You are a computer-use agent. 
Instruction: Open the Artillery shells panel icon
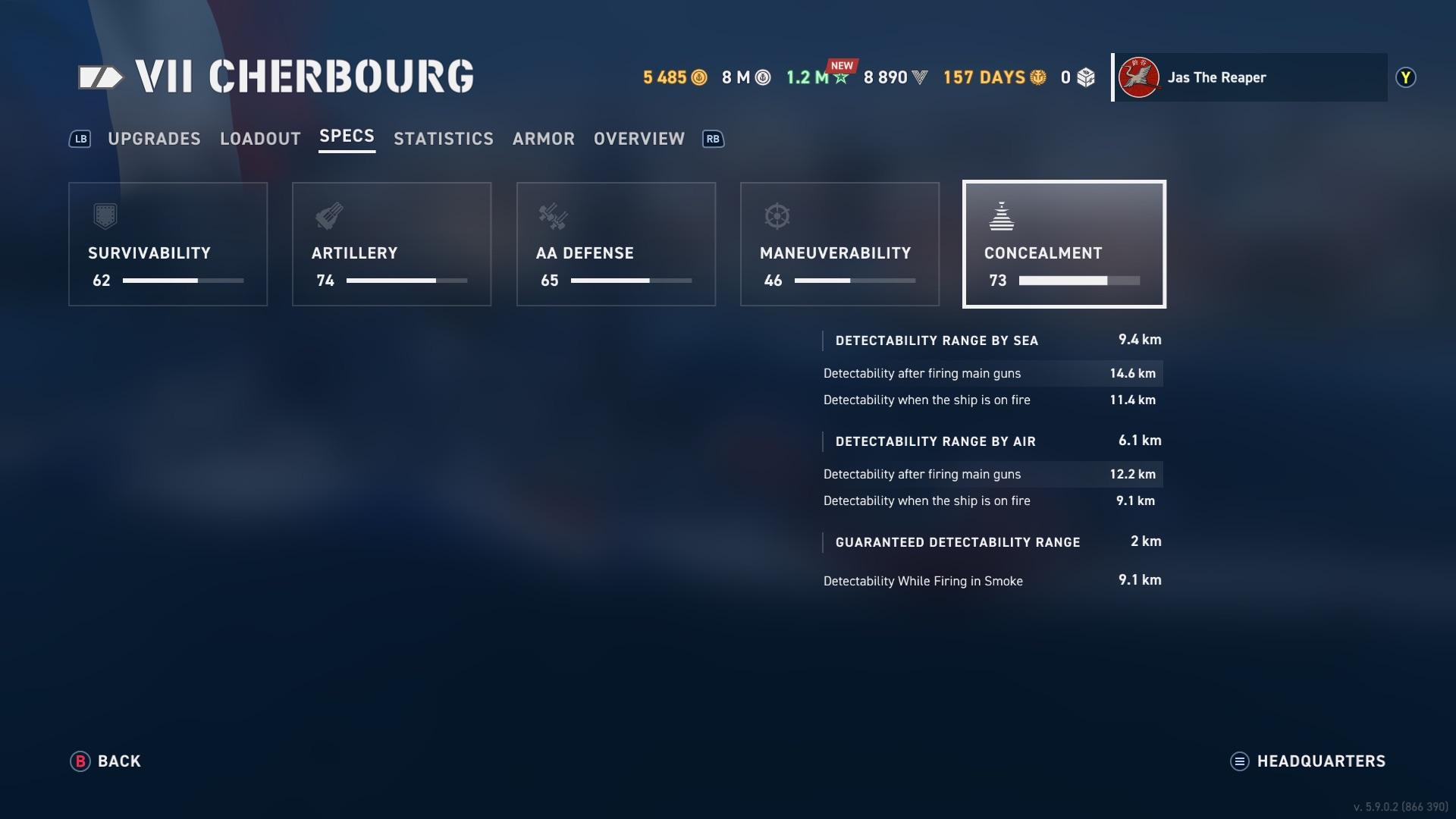coord(328,218)
